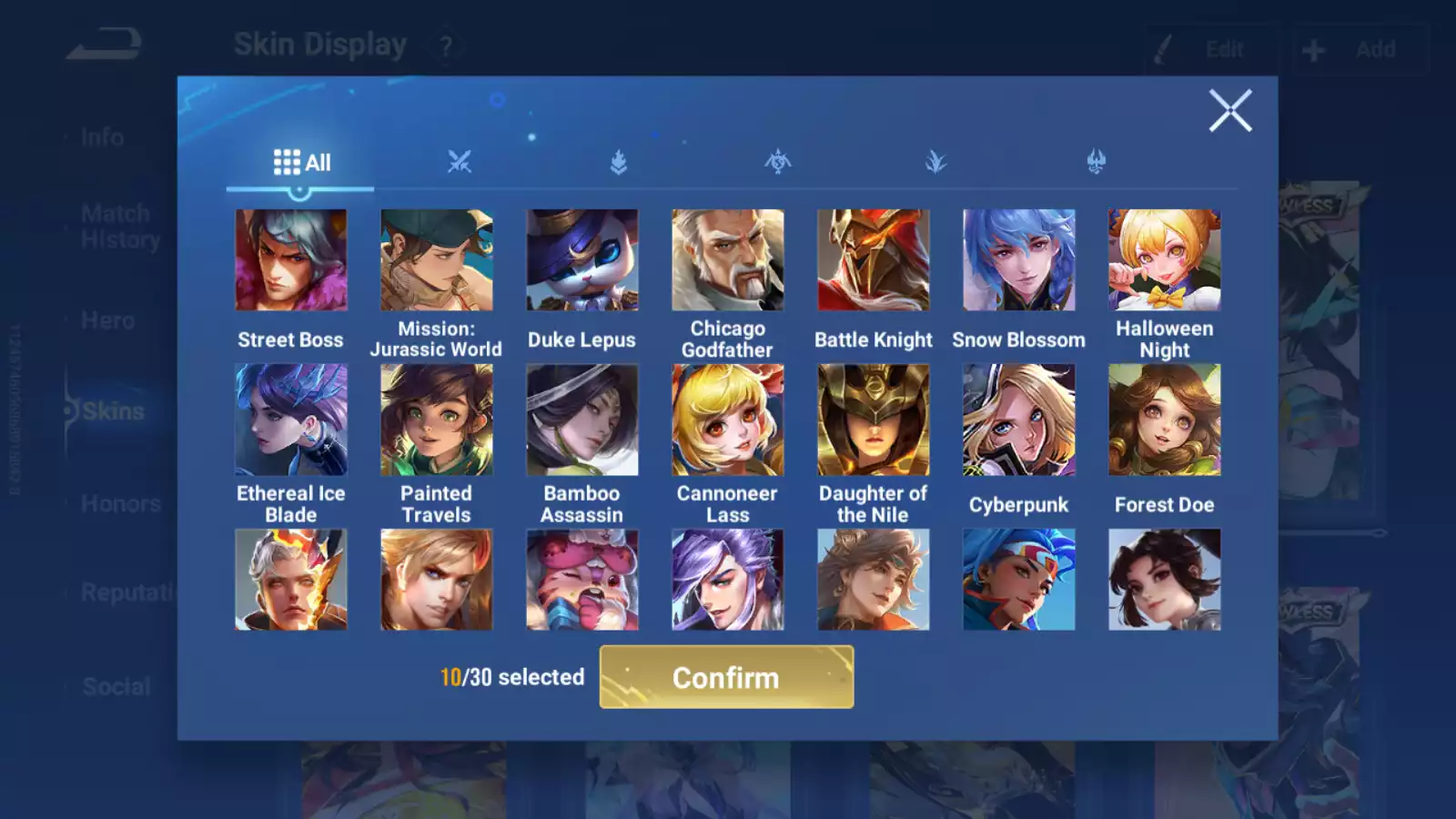This screenshot has width=1456, height=819.
Task: Choose the Battle Knight skin
Action: pos(873,260)
